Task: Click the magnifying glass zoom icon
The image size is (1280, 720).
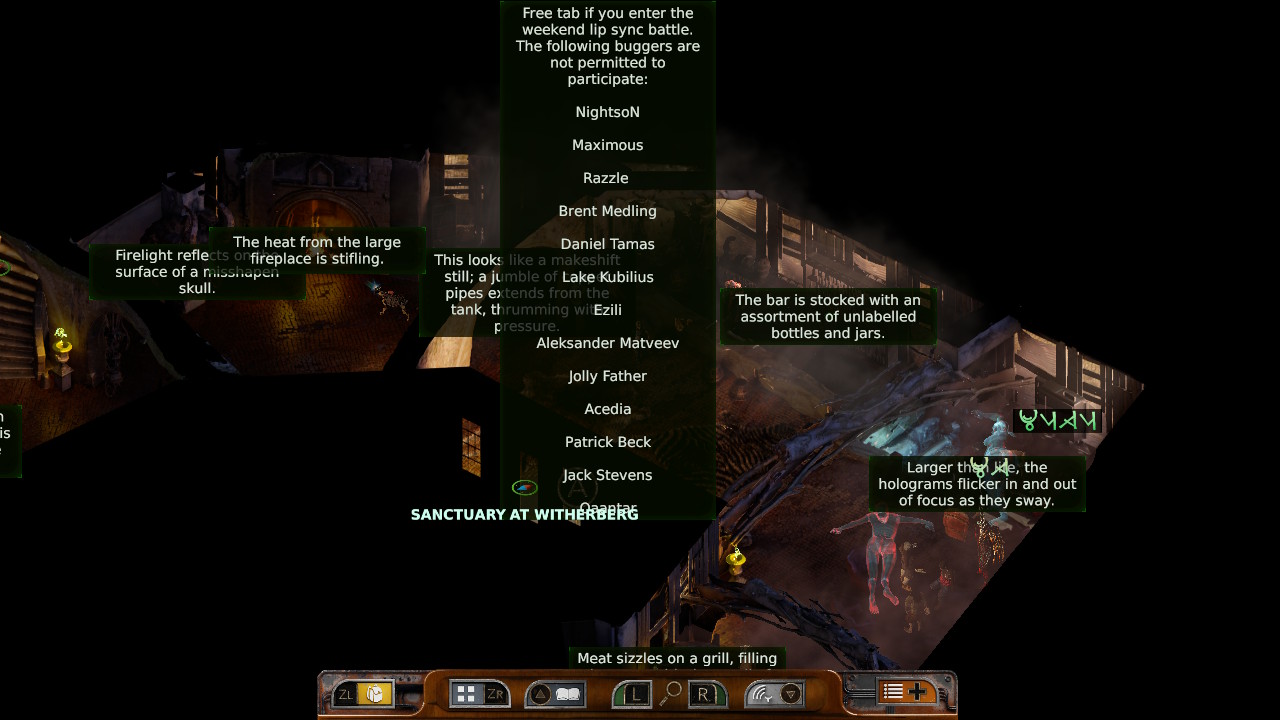Action: pos(671,692)
